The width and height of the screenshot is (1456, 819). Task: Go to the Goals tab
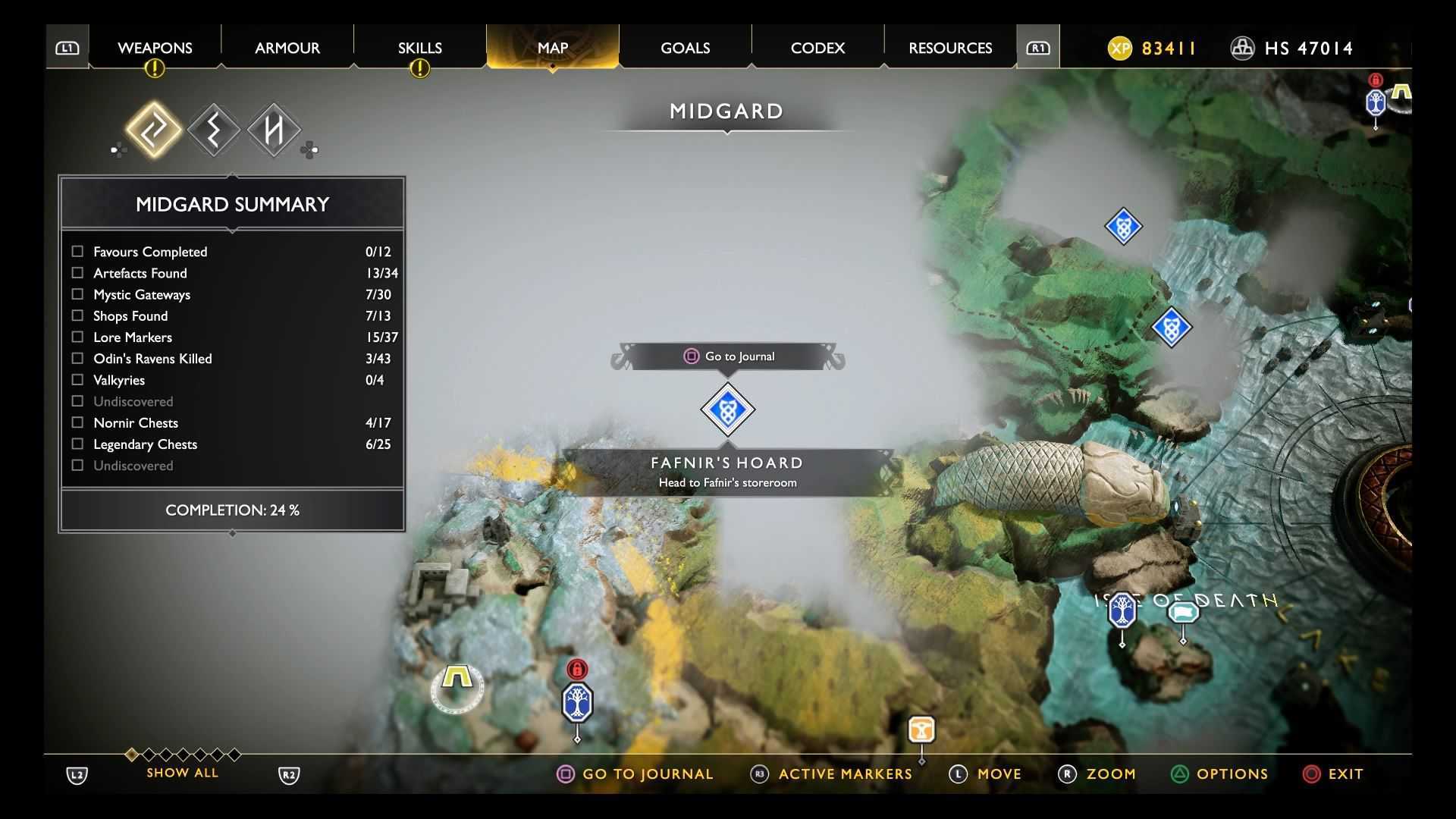click(x=685, y=48)
